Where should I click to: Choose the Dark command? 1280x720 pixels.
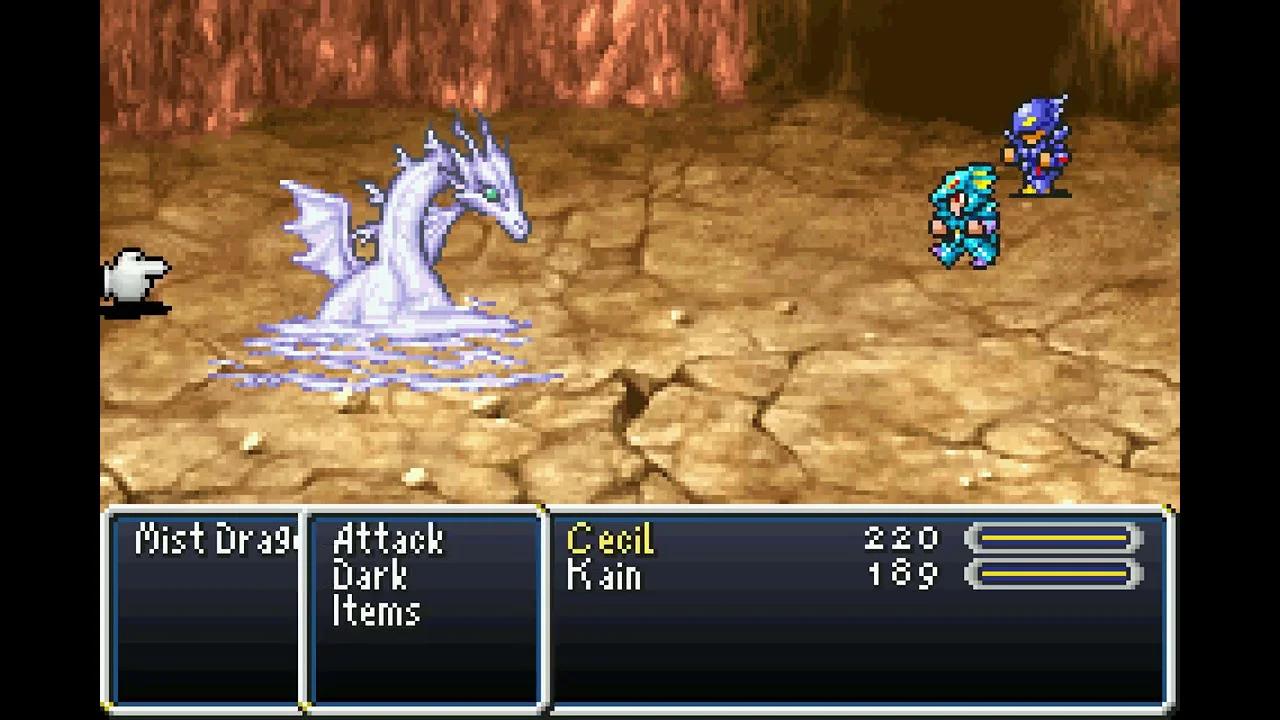[372, 576]
